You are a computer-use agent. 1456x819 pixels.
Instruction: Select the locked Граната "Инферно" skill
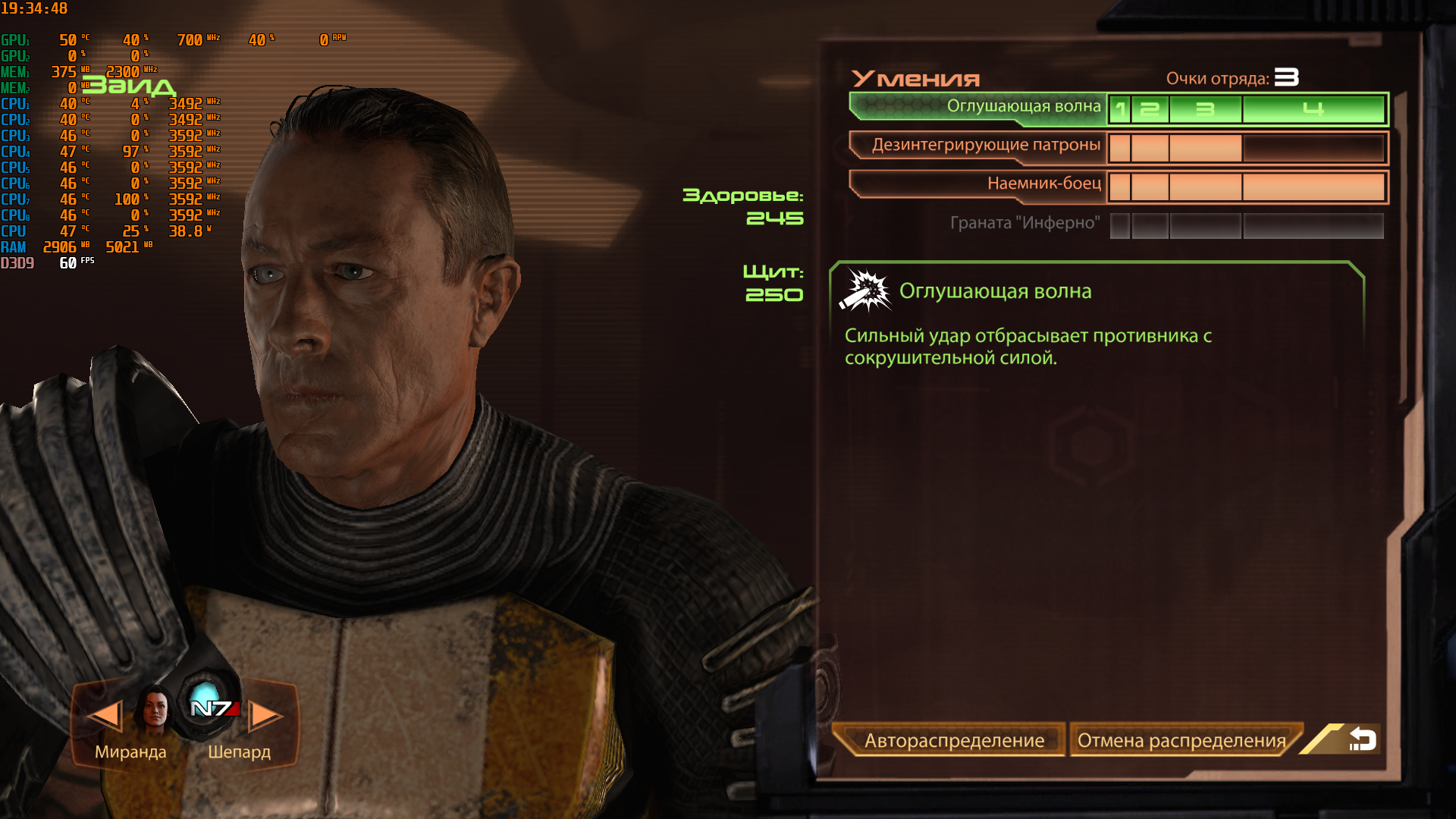click(1024, 224)
